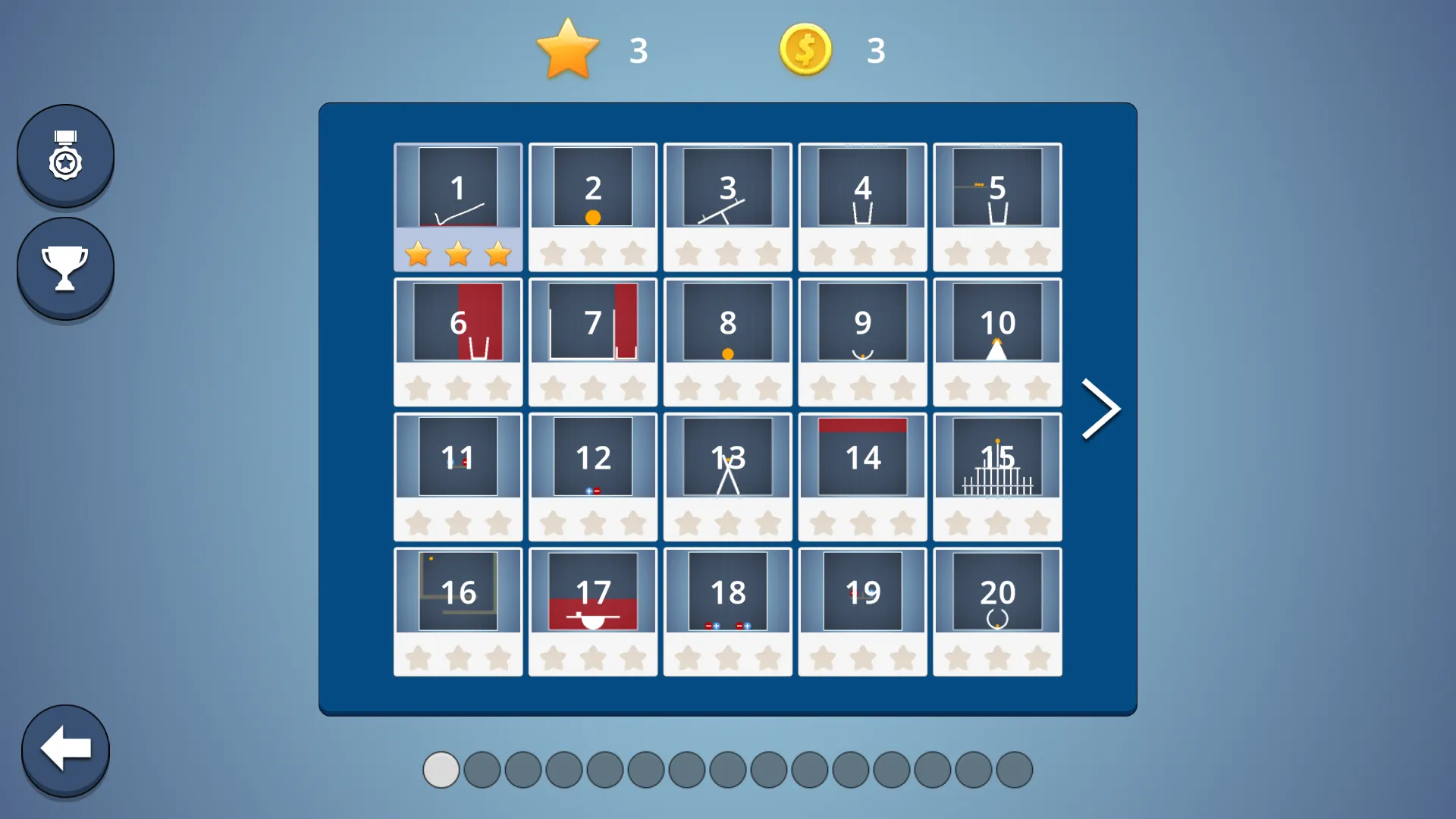
Task: Open level 17 with the red platform
Action: click(592, 591)
